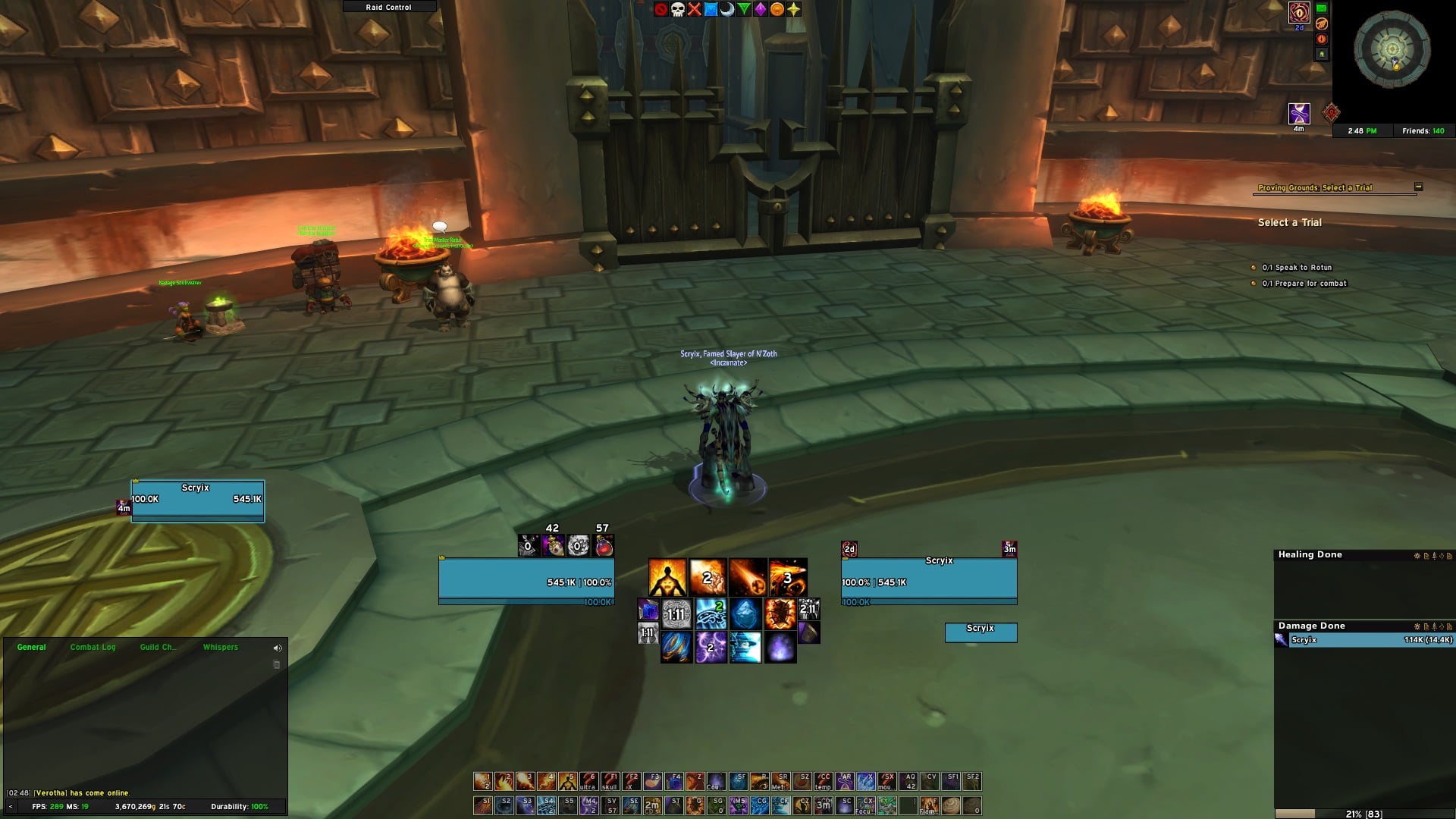Open the Raid Control panel
The width and height of the screenshot is (1456, 819).
(389, 7)
